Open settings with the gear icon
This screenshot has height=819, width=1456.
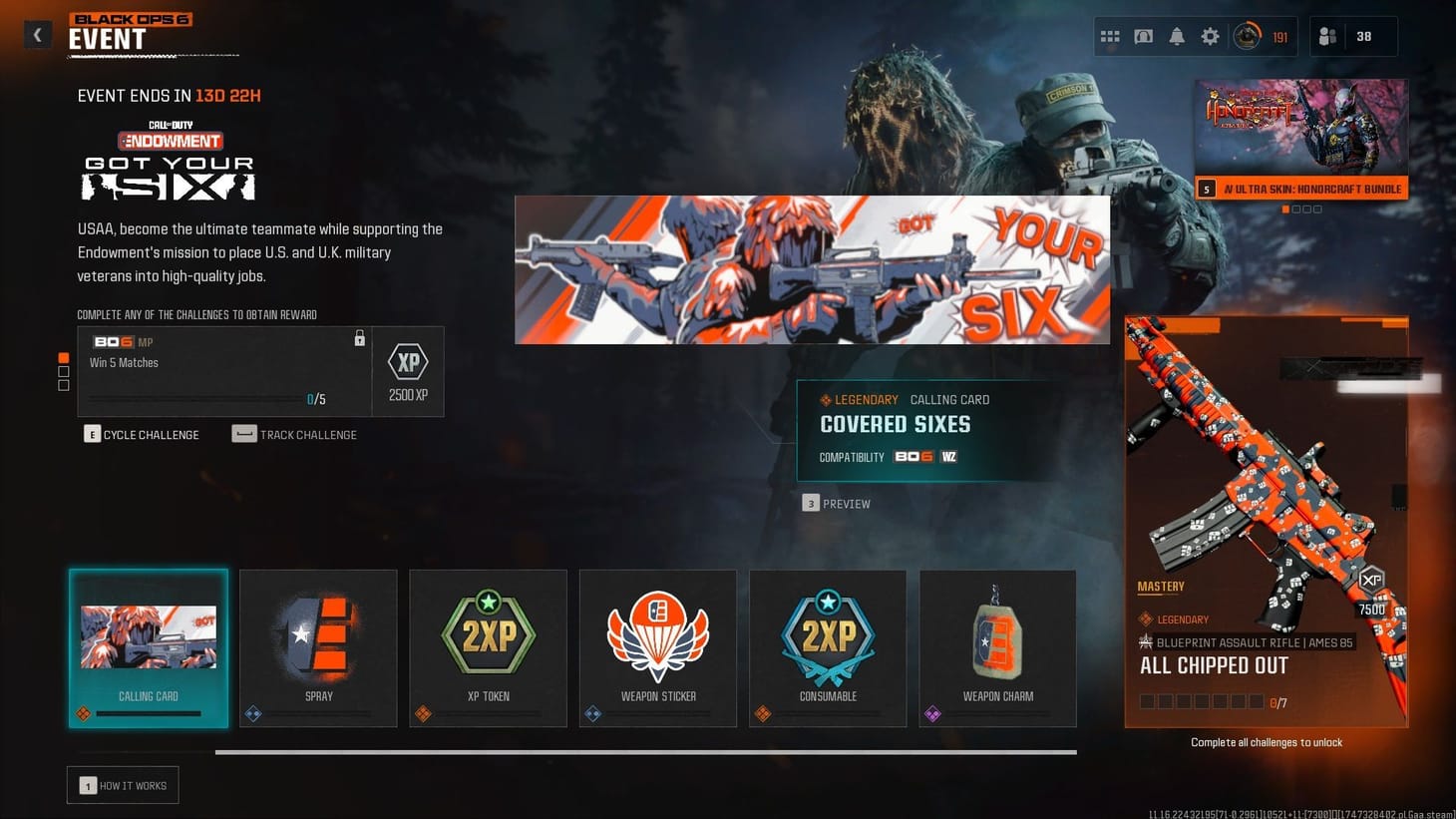(x=1210, y=36)
